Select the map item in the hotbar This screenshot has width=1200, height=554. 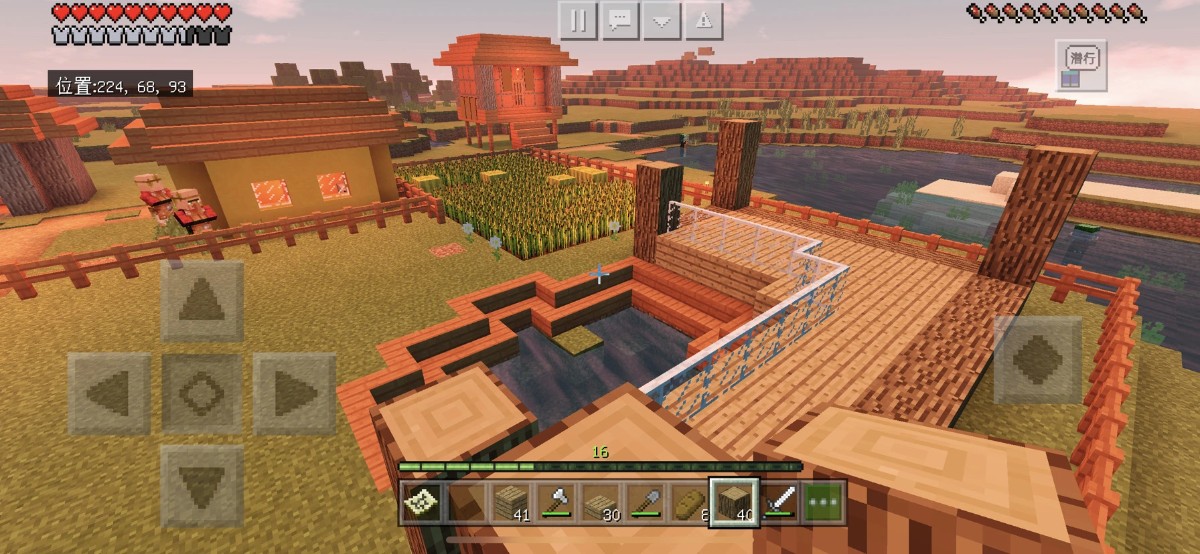click(x=421, y=502)
